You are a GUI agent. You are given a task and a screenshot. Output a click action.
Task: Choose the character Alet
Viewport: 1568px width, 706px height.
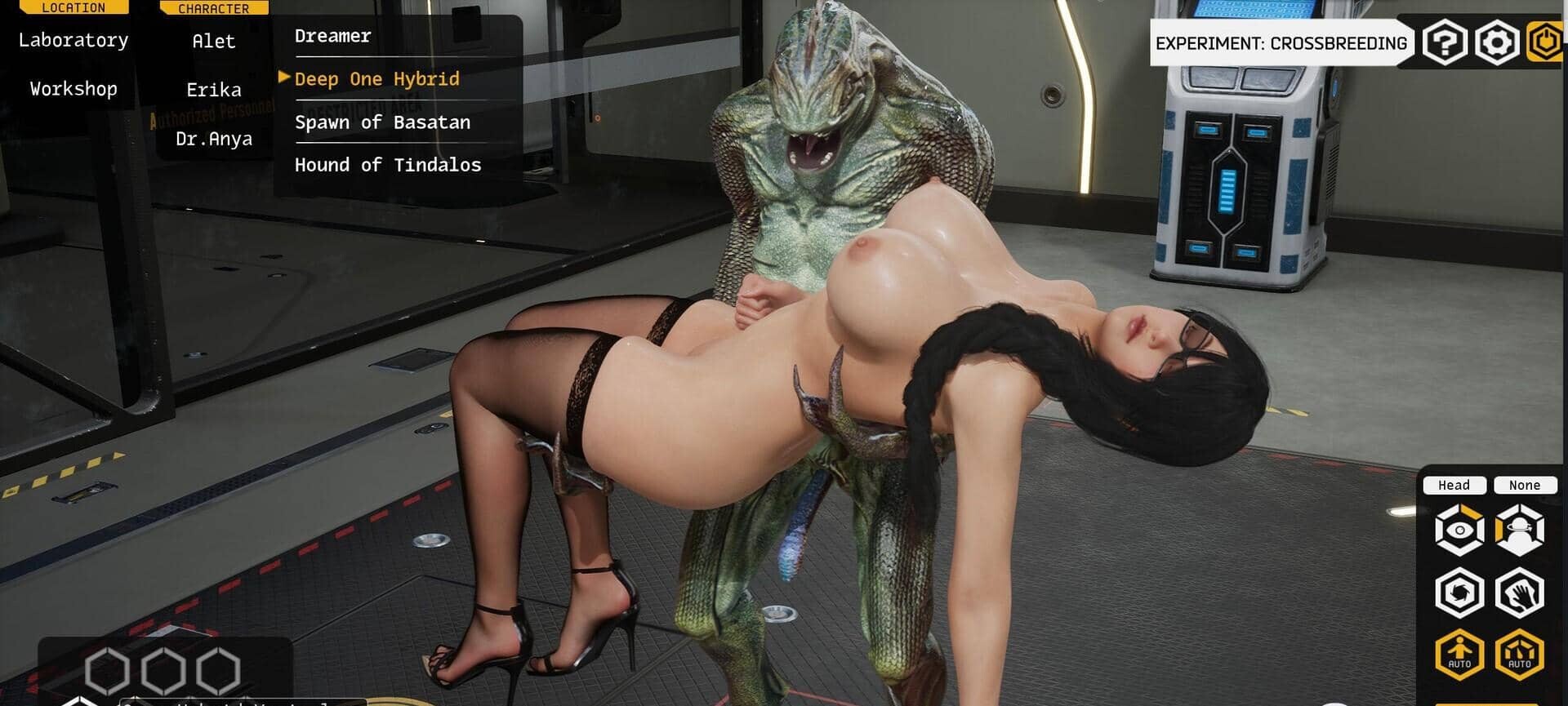(x=214, y=42)
